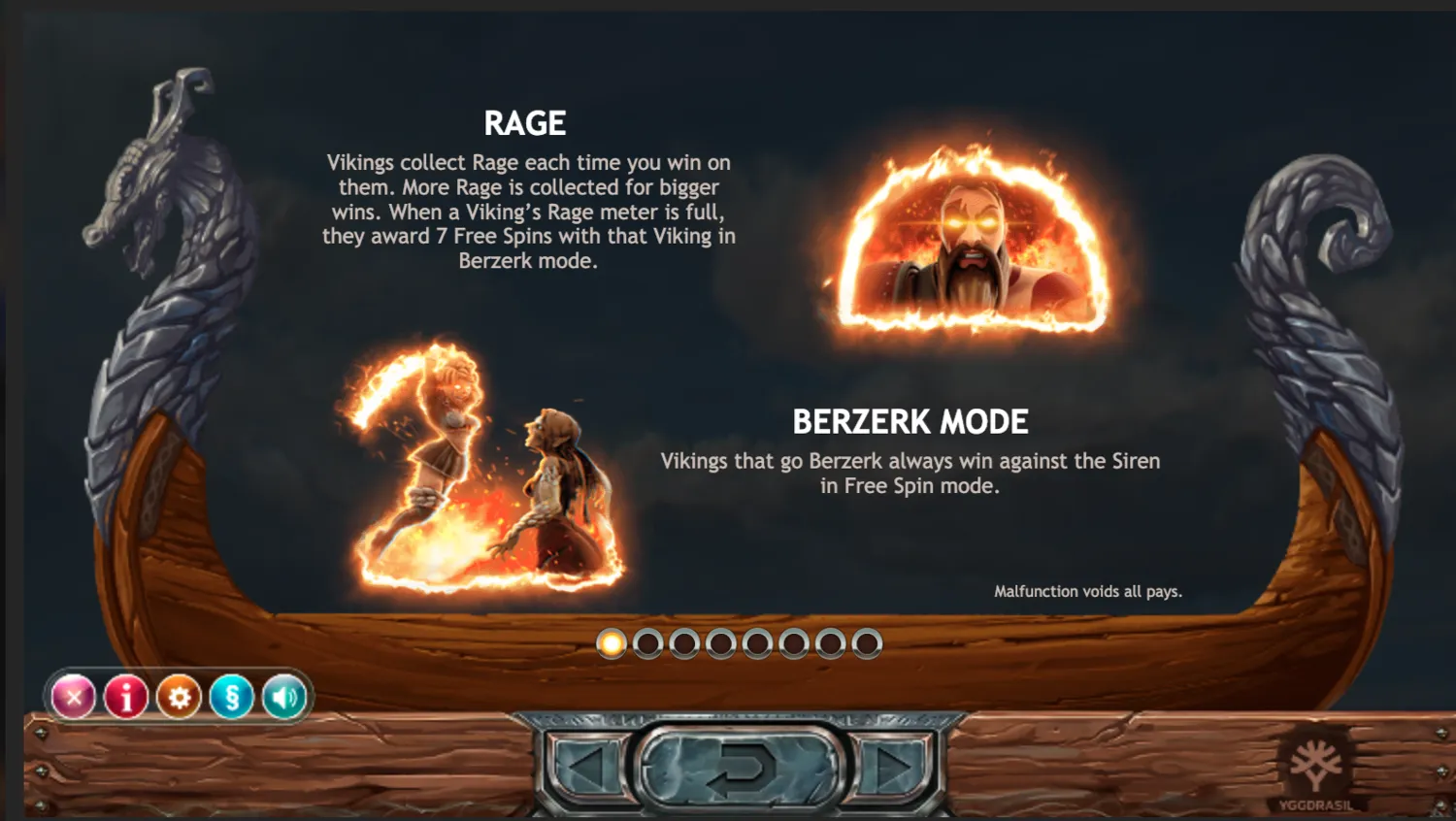
Task: Open settings via the orange gear icon
Action: 179,697
